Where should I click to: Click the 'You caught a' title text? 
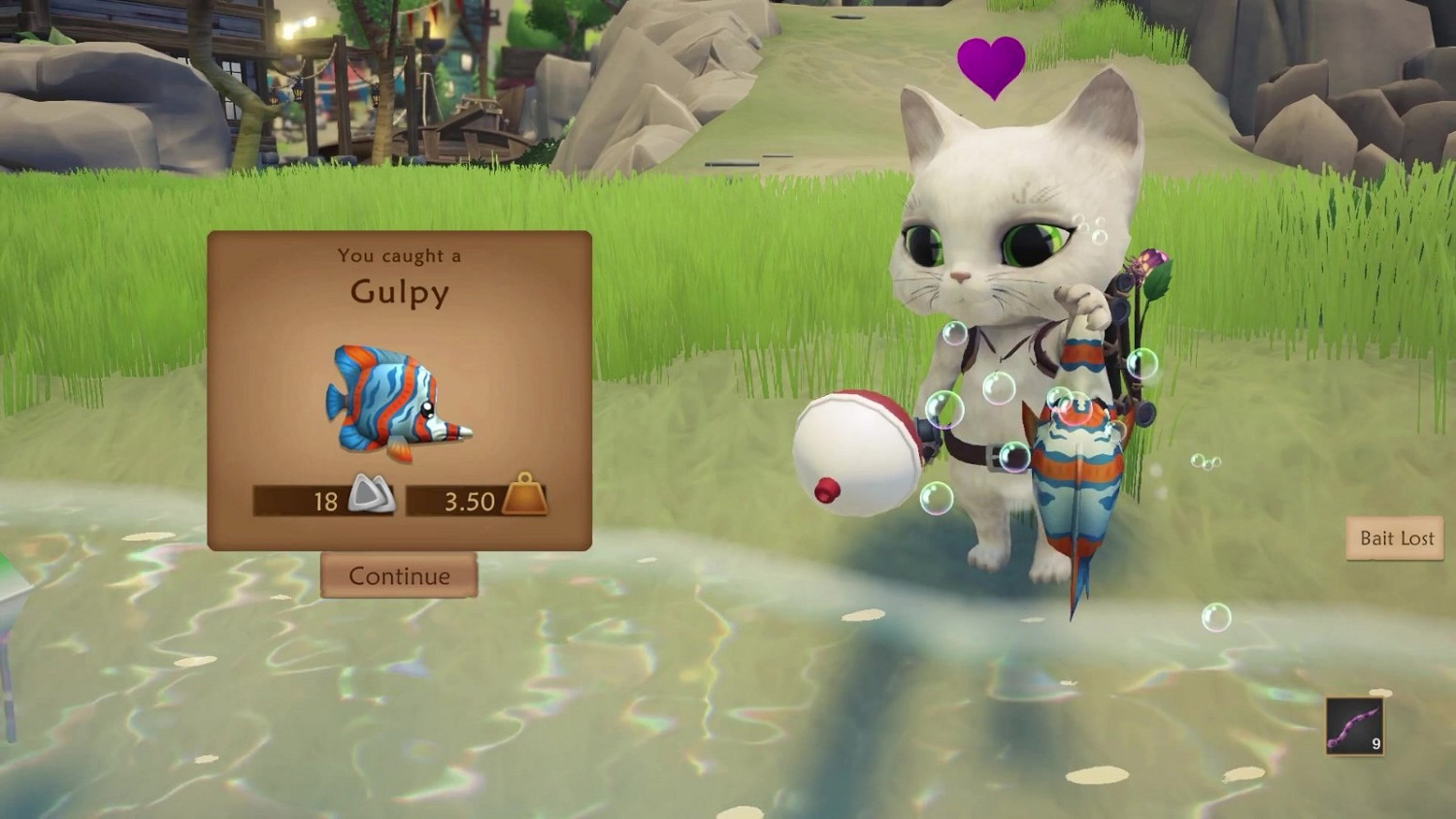pos(398,256)
